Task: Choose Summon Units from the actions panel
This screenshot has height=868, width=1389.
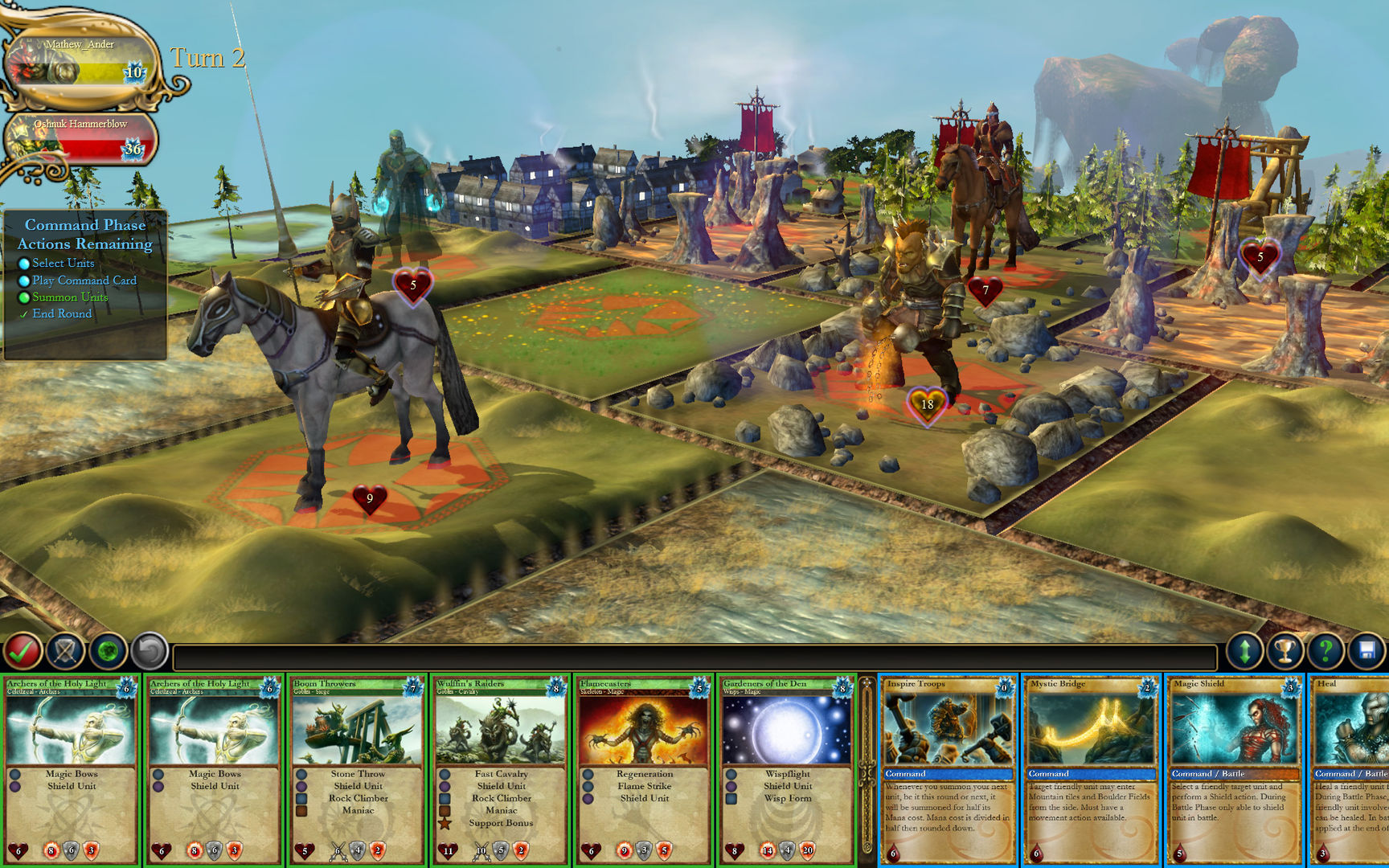Action: pyautogui.click(x=69, y=297)
